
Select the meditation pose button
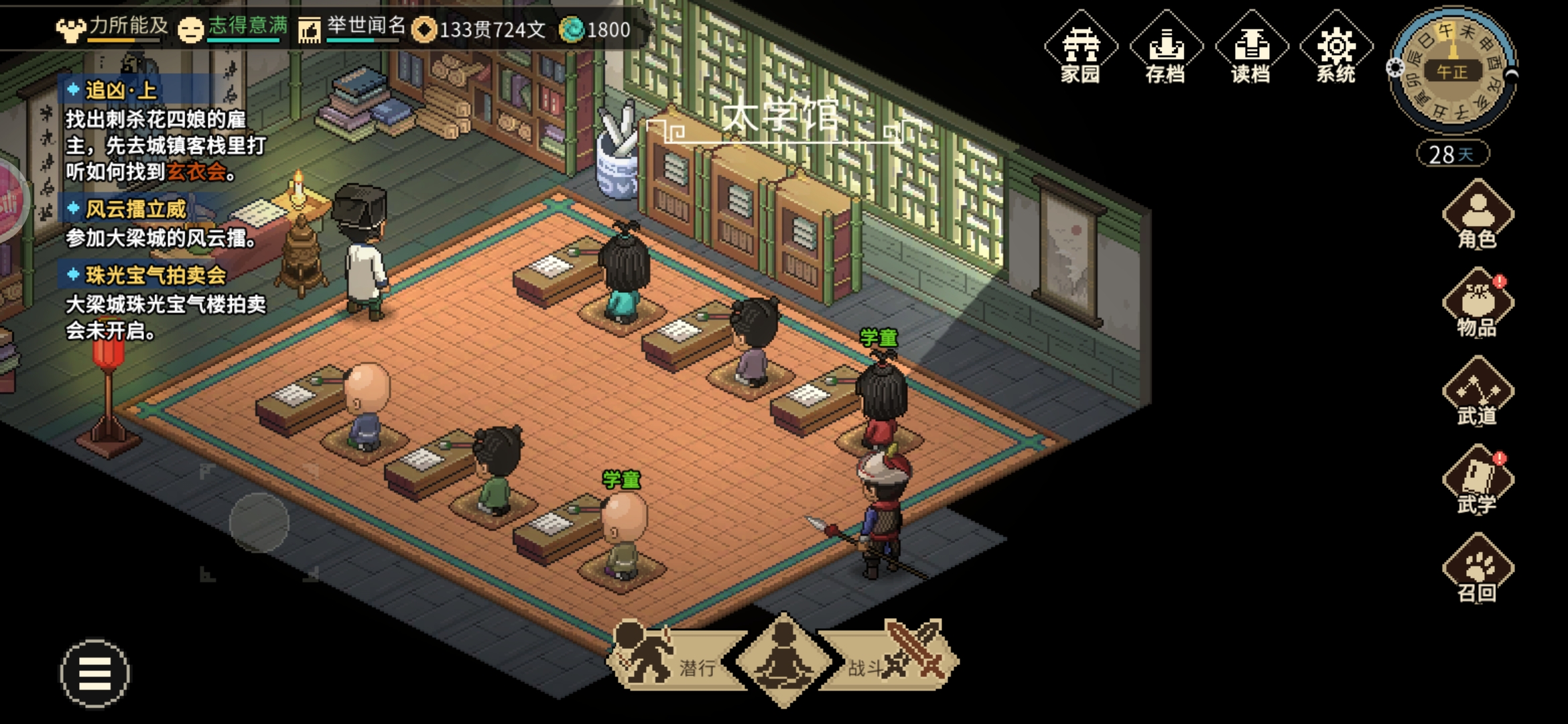783,660
